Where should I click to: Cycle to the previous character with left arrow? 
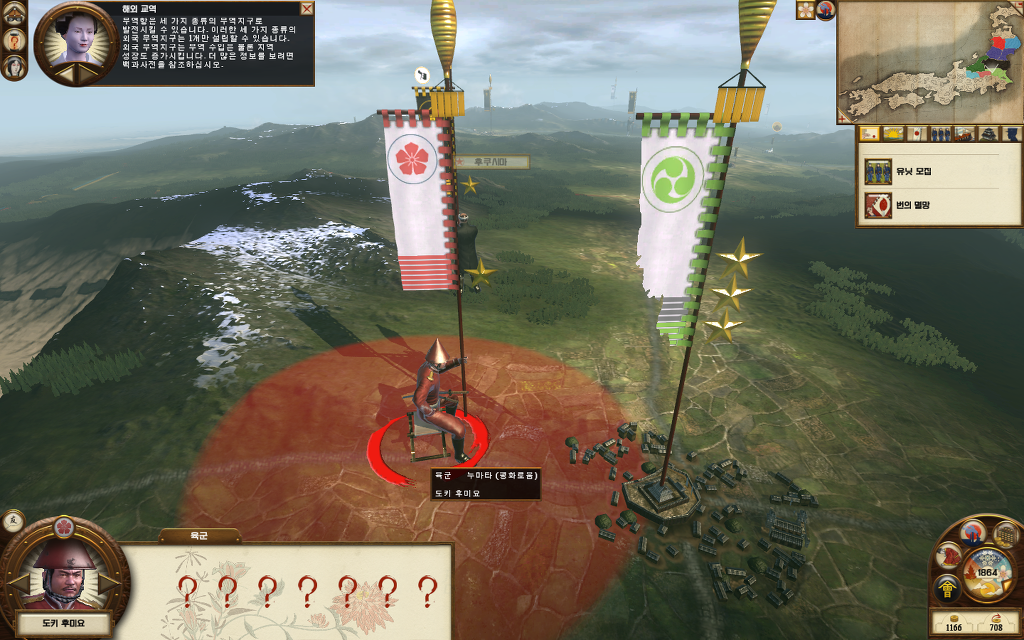coord(16,581)
